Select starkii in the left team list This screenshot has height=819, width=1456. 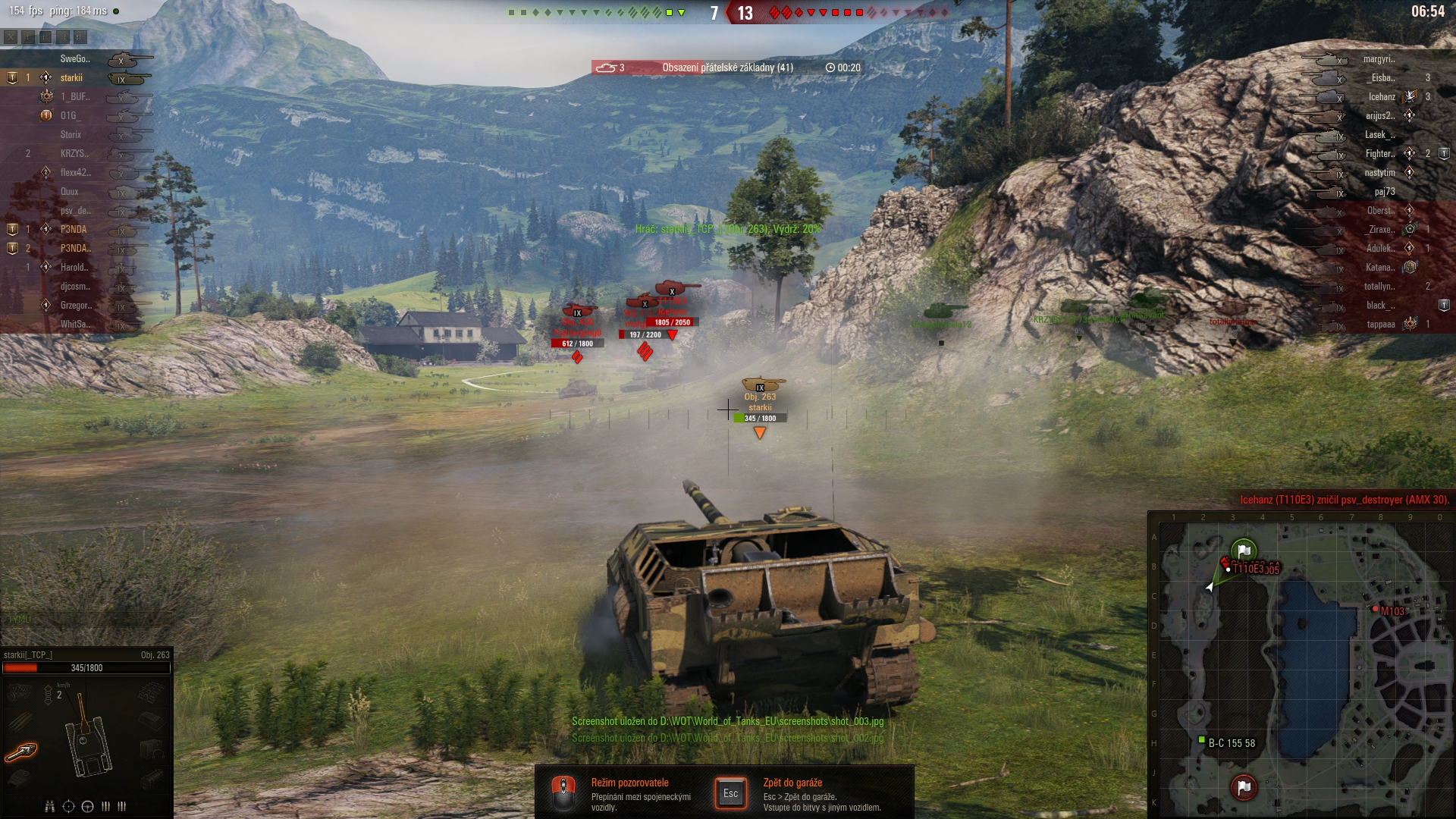pyautogui.click(x=71, y=78)
